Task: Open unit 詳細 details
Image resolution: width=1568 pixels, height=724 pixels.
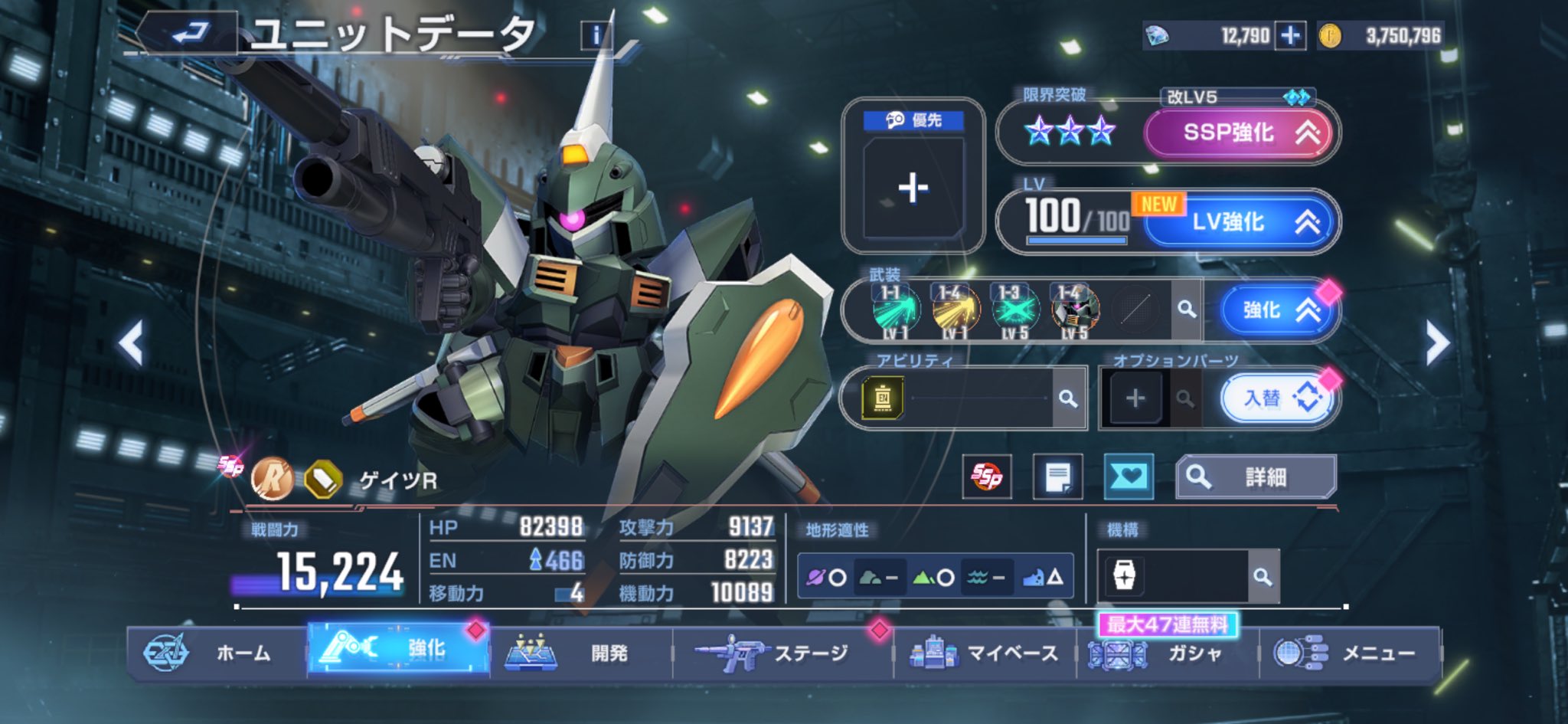Action: coord(1256,477)
